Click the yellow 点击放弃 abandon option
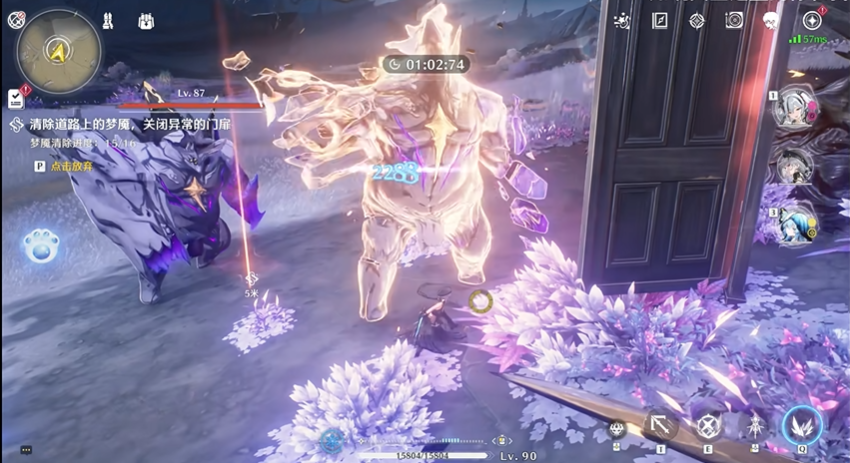Image resolution: width=850 pixels, height=463 pixels. point(70,166)
